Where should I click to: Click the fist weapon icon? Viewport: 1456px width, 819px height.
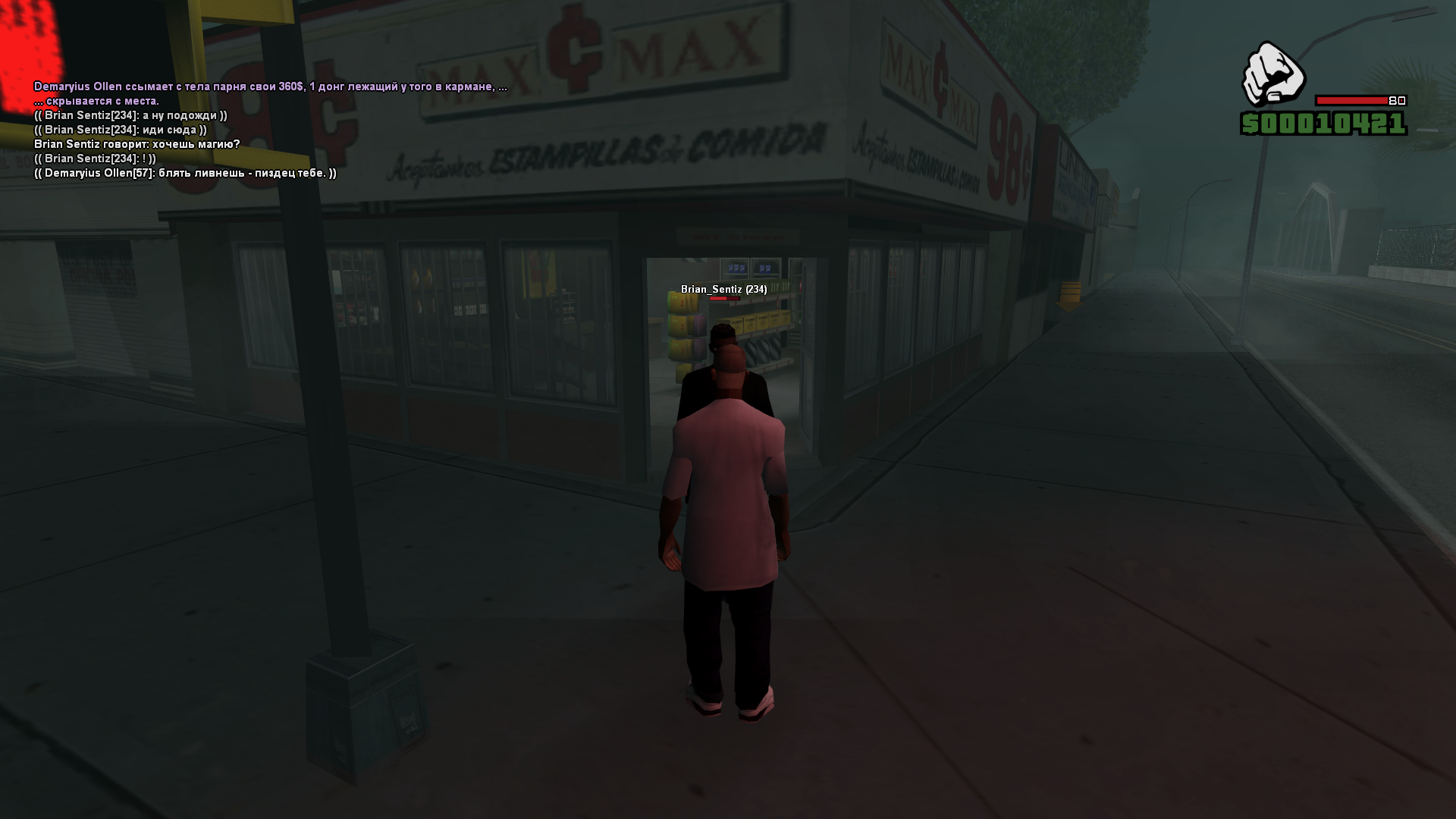(x=1272, y=74)
